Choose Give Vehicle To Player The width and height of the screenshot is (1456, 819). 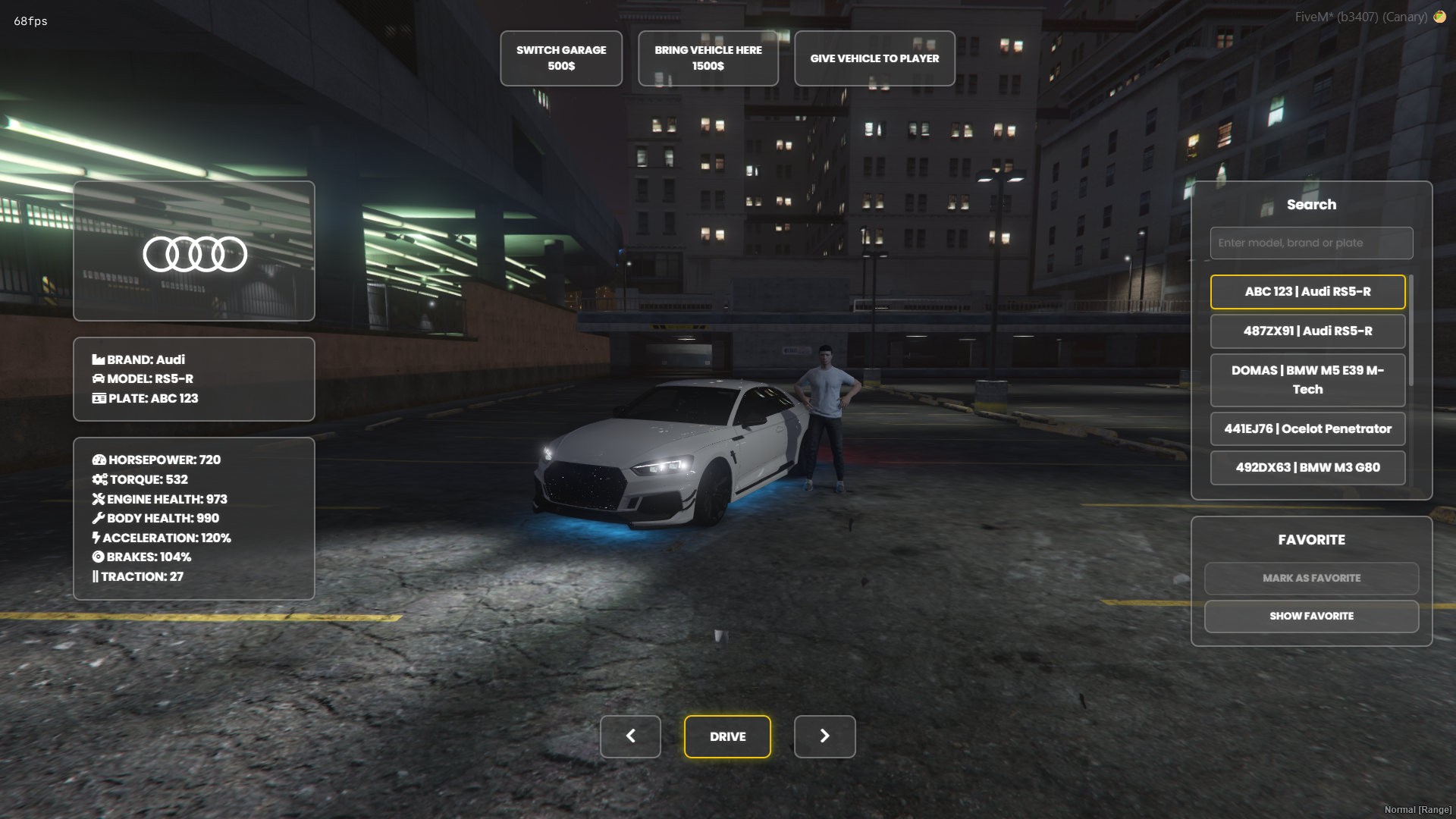(874, 58)
